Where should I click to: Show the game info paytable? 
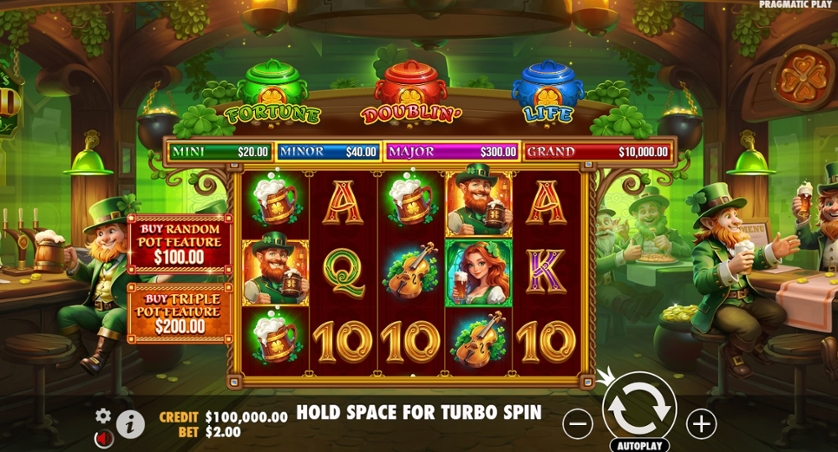pos(130,424)
